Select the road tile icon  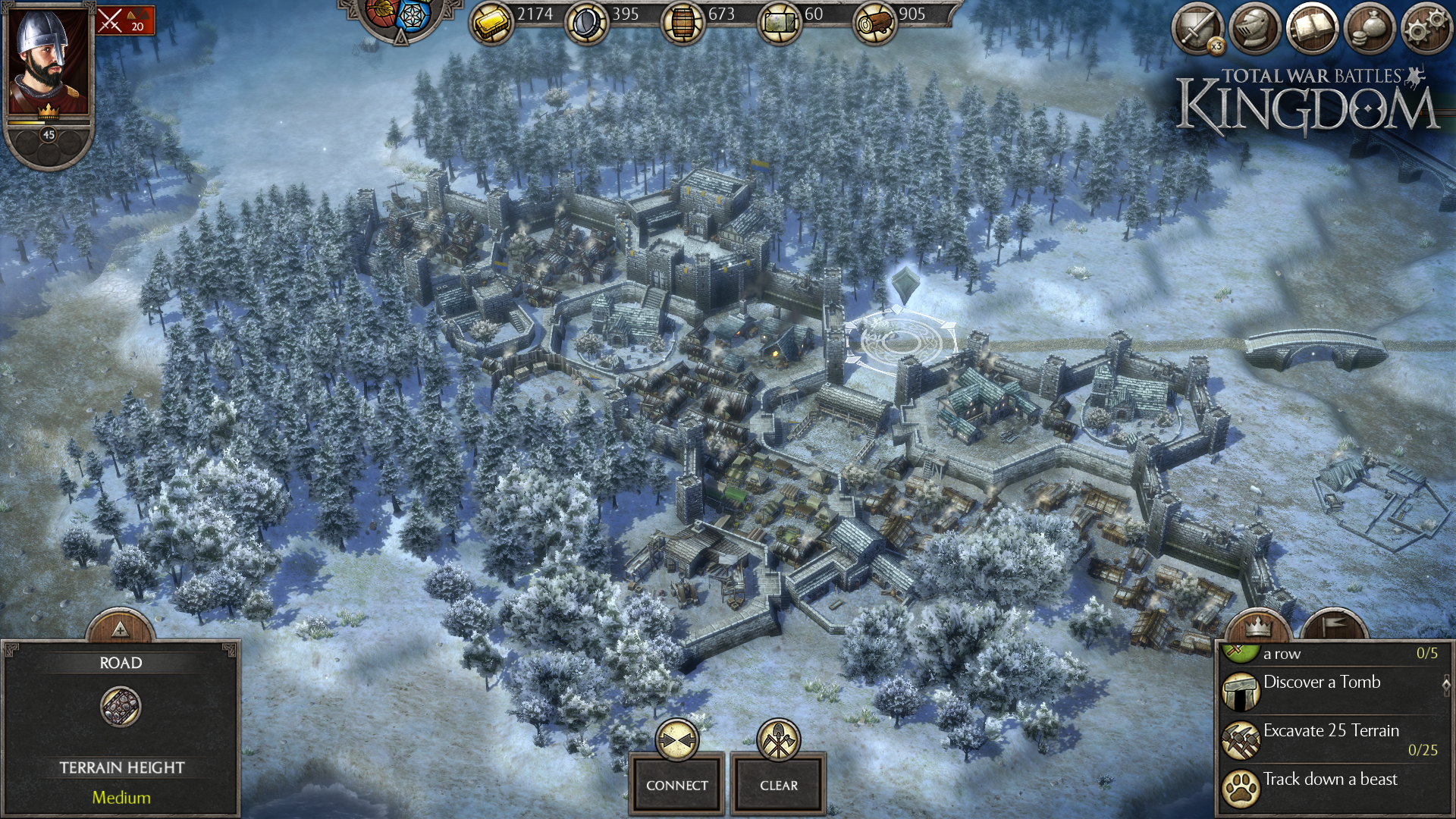121,707
